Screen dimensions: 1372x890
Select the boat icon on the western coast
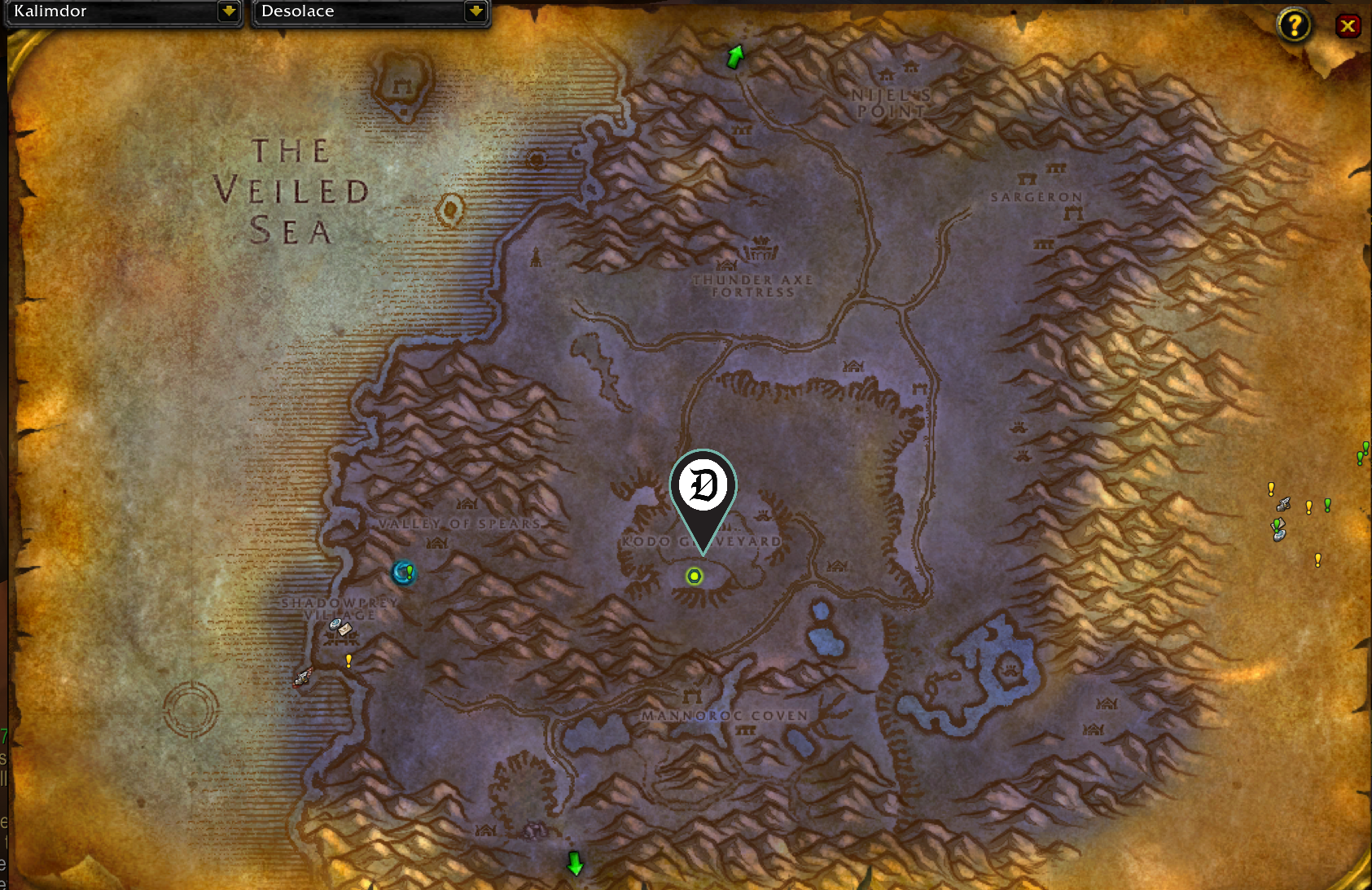click(302, 678)
